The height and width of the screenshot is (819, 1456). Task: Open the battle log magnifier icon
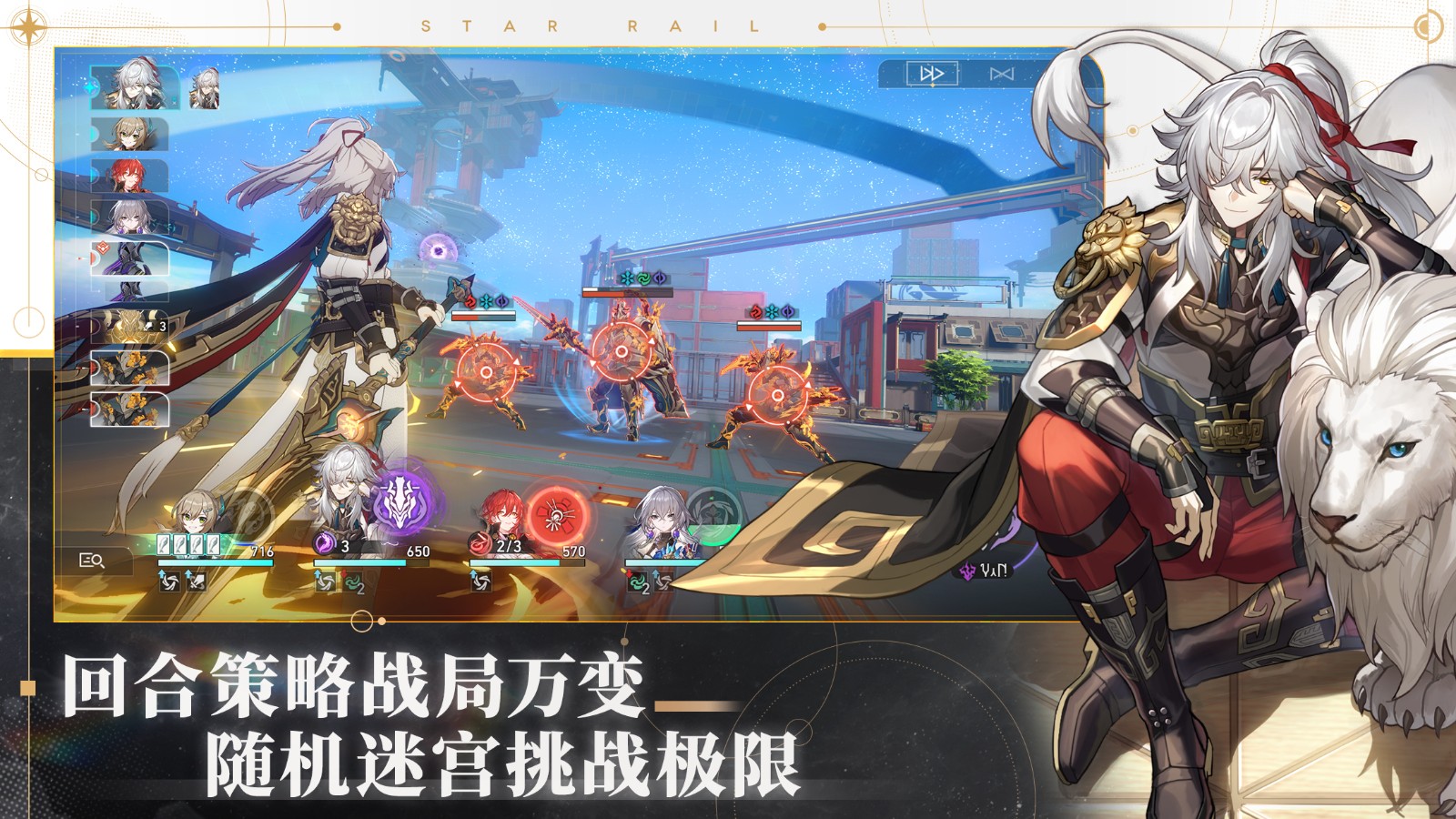point(93,559)
